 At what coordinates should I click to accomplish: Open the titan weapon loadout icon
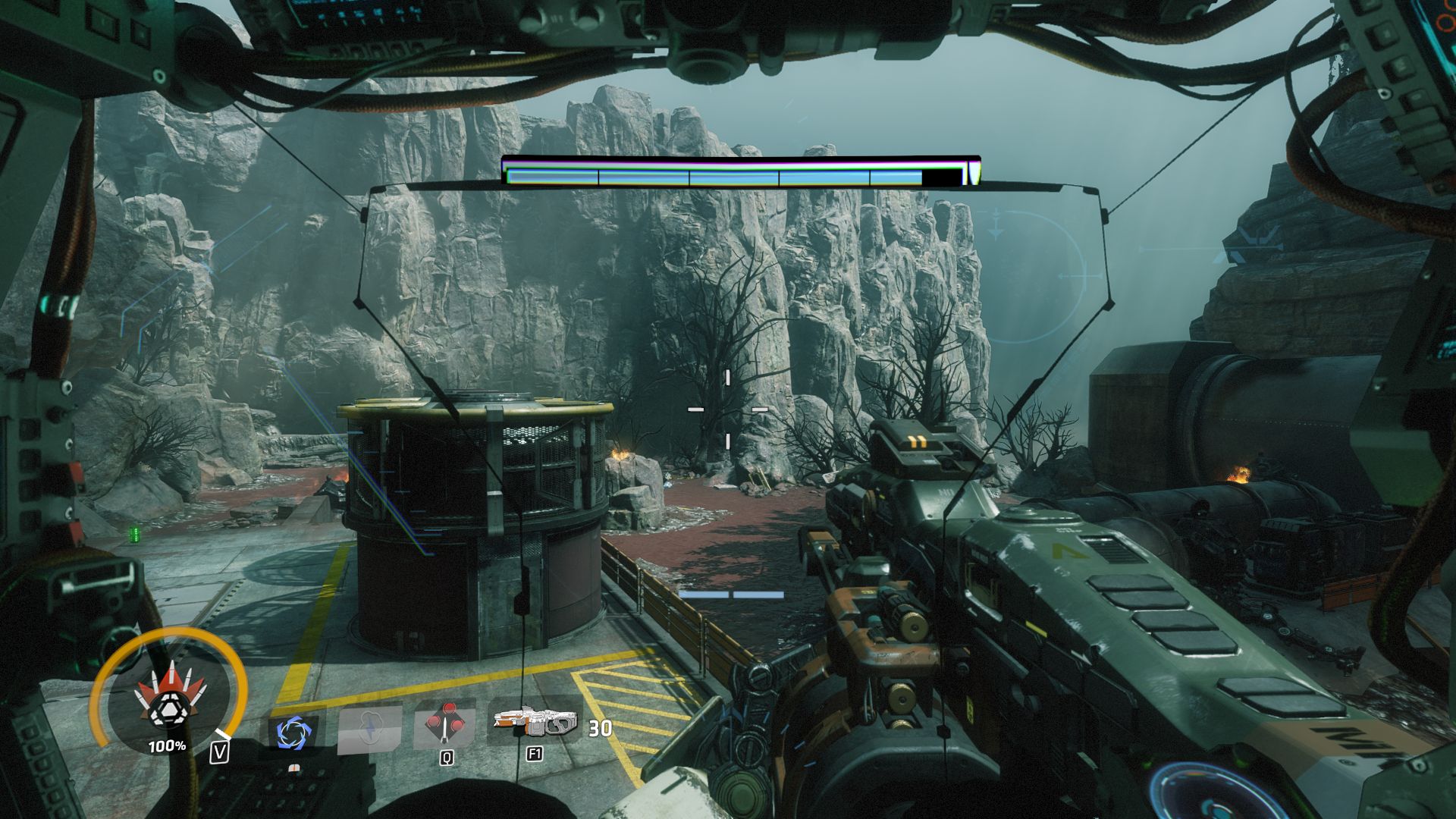pyautogui.click(x=534, y=723)
